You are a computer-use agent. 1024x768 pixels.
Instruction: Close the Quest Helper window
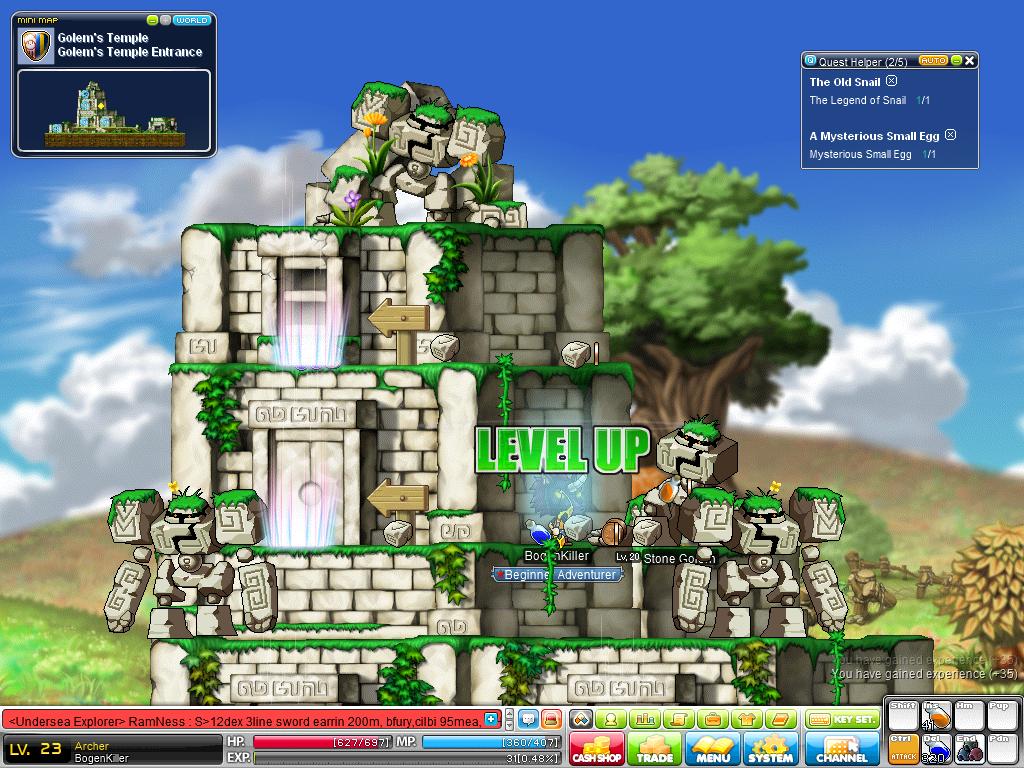click(969, 61)
